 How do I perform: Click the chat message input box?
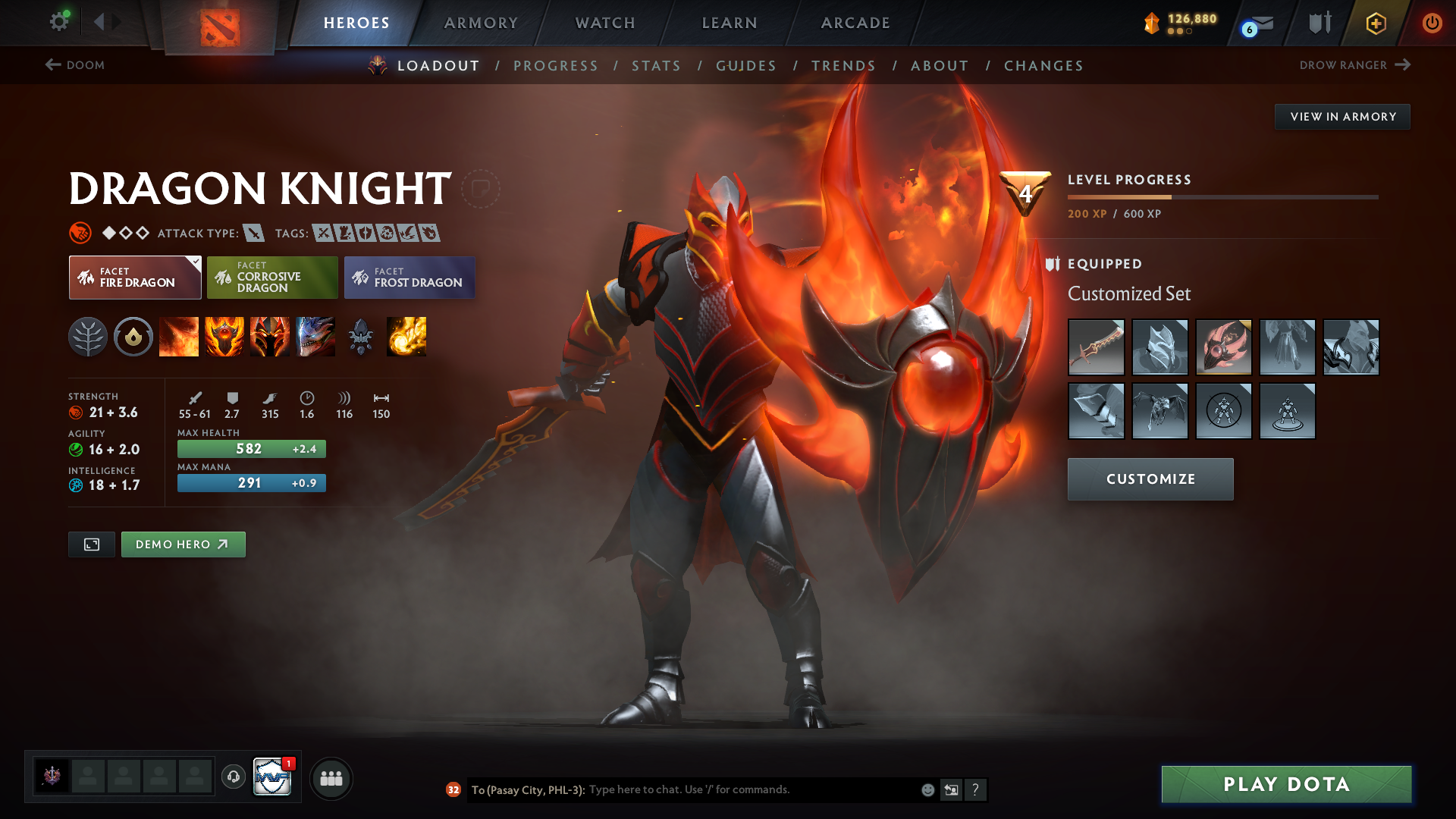point(751,789)
